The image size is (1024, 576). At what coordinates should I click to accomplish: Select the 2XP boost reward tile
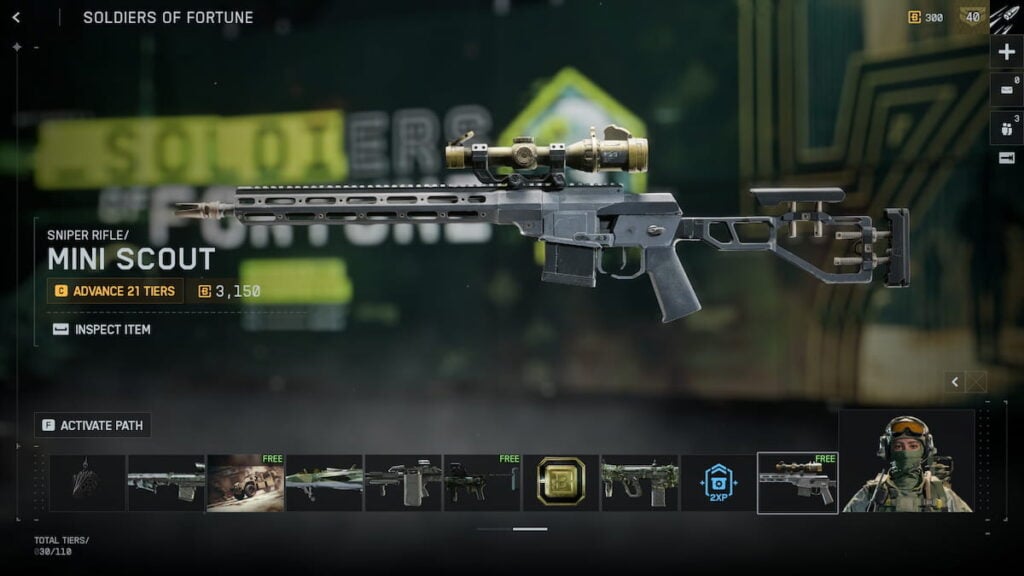tap(718, 483)
